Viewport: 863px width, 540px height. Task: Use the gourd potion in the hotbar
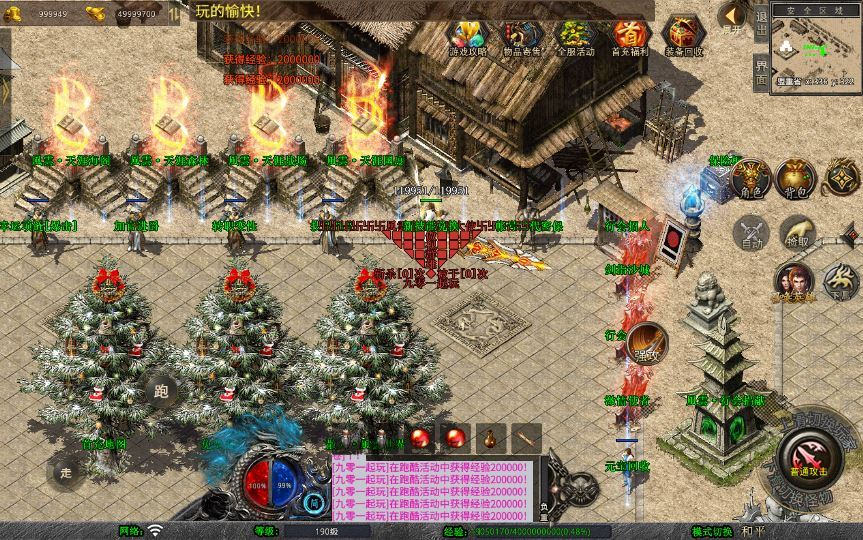tap(489, 437)
